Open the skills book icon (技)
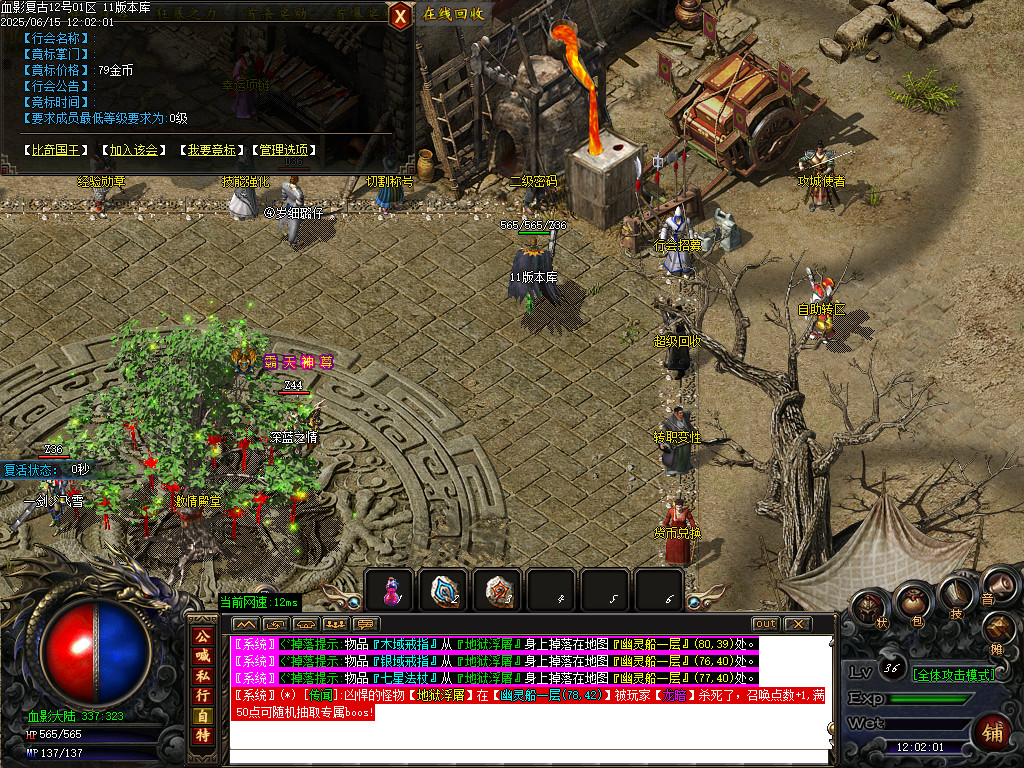This screenshot has height=768, width=1024. click(x=954, y=594)
